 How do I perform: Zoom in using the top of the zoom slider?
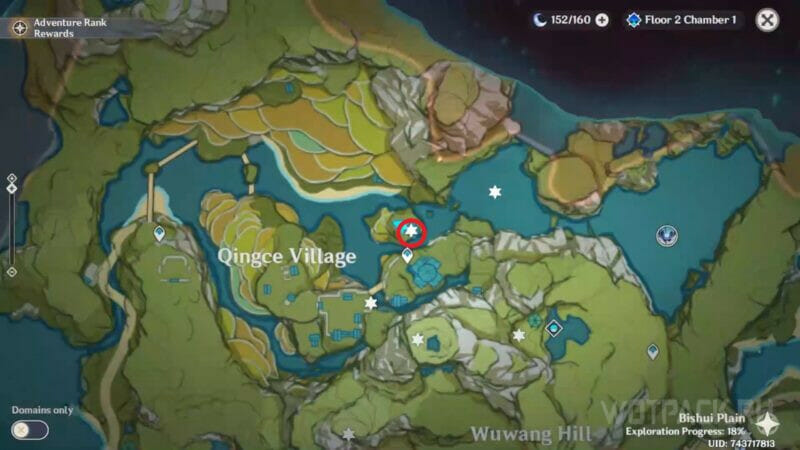11,179
